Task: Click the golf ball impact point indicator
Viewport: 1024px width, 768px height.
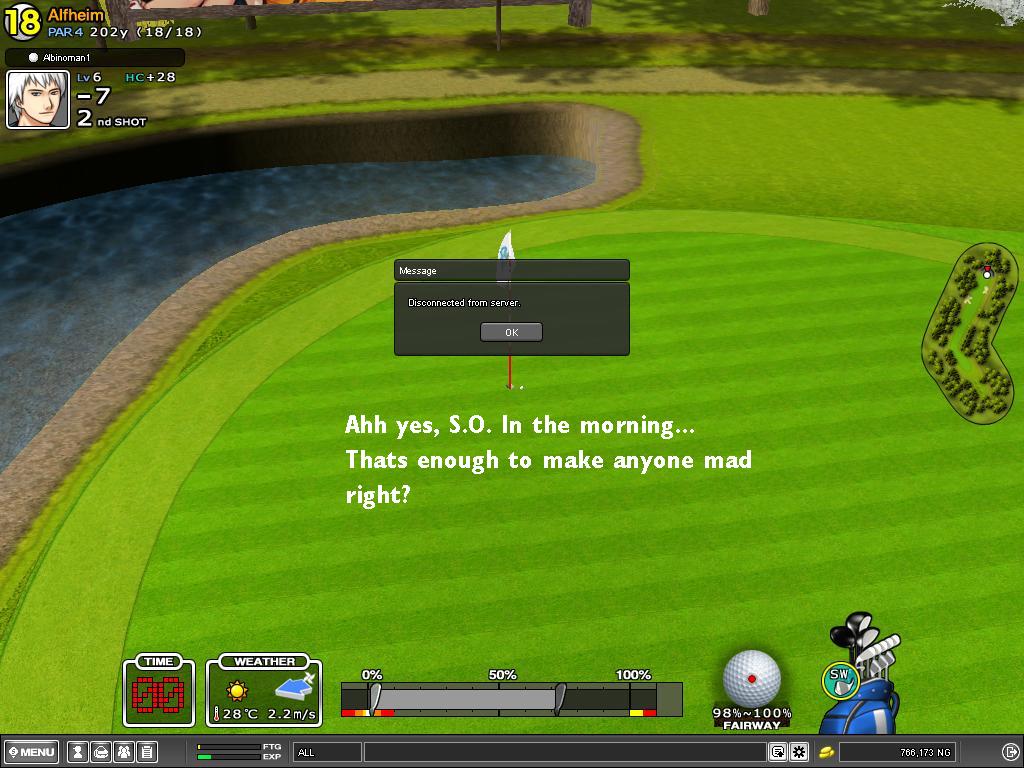Action: (751, 678)
